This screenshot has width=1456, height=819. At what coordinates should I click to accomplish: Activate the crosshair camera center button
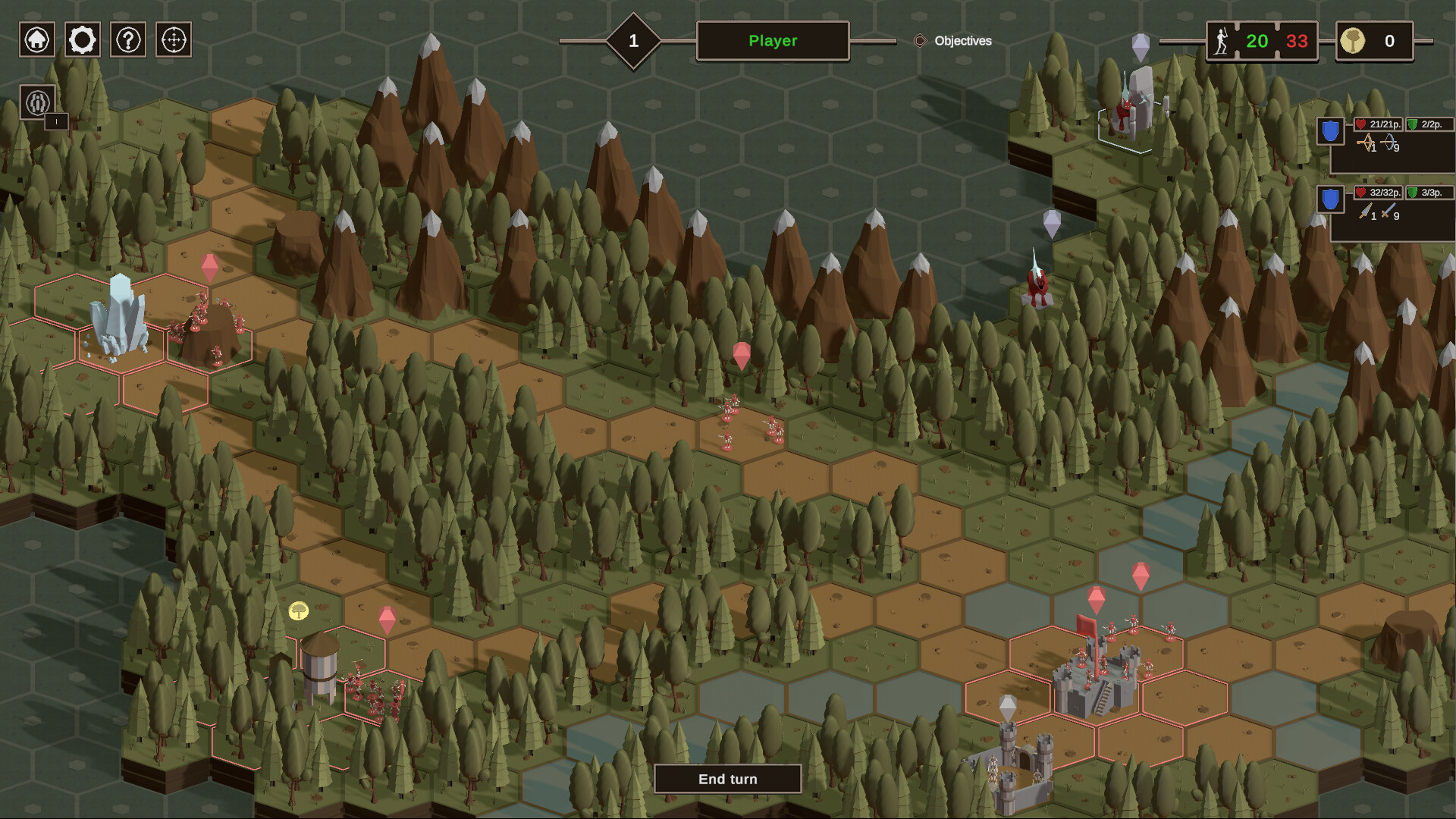[x=174, y=39]
